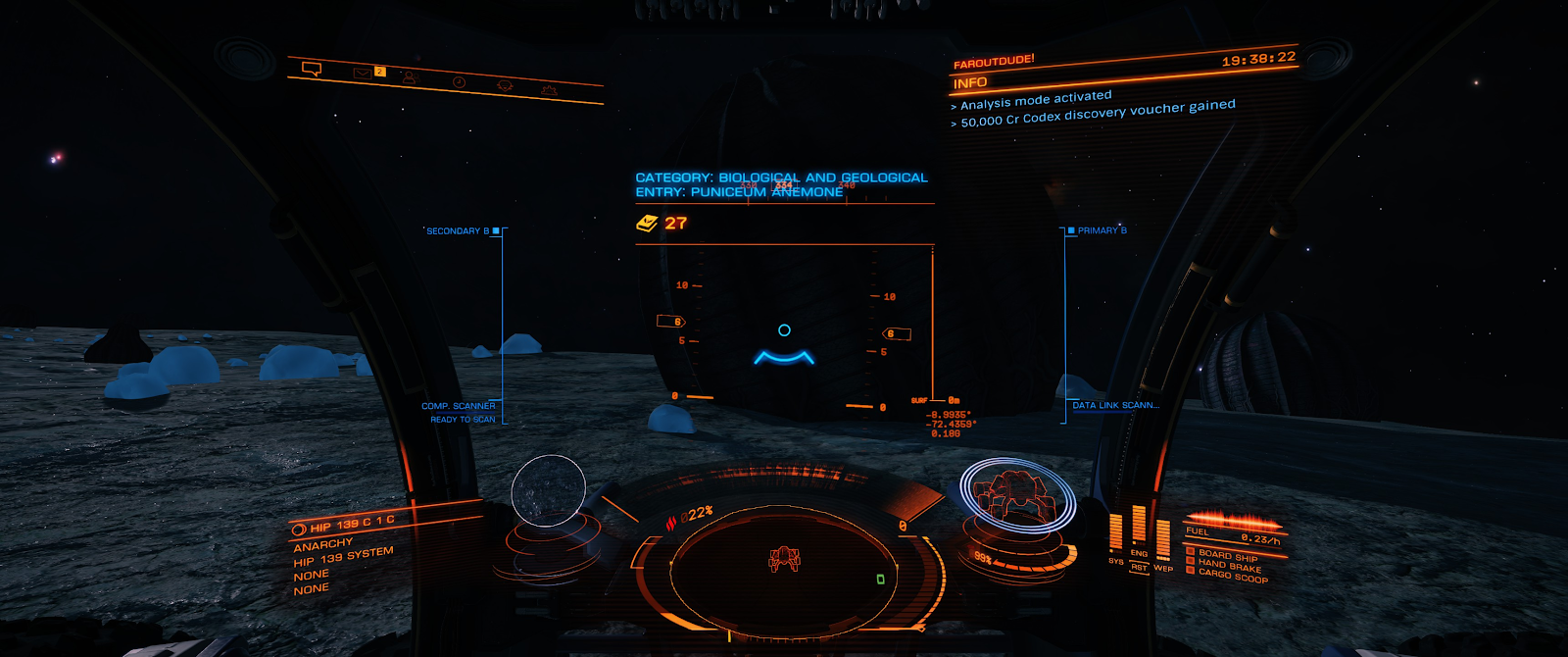This screenshot has width=1568, height=657.
Task: Click the planet surface globe hologram
Action: click(x=548, y=490)
